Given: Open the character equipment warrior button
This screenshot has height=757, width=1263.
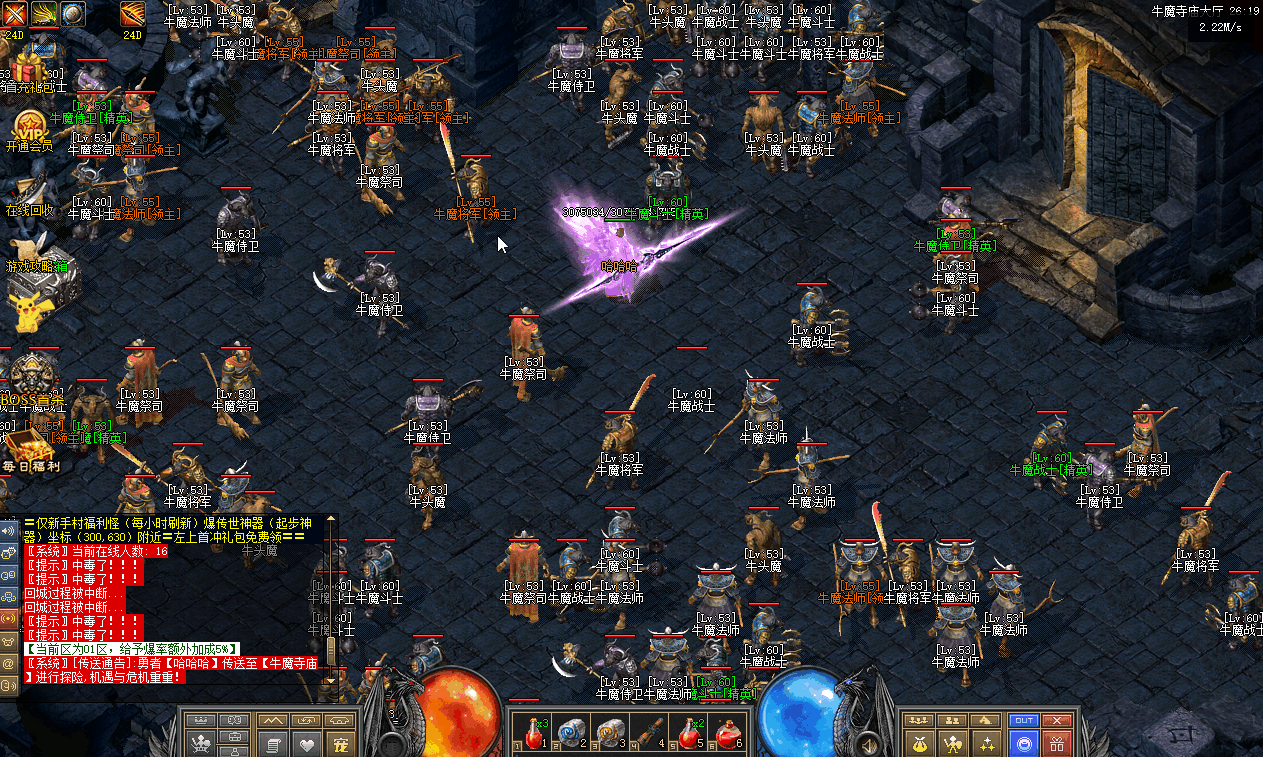Looking at the screenshot, I should pos(953,744).
